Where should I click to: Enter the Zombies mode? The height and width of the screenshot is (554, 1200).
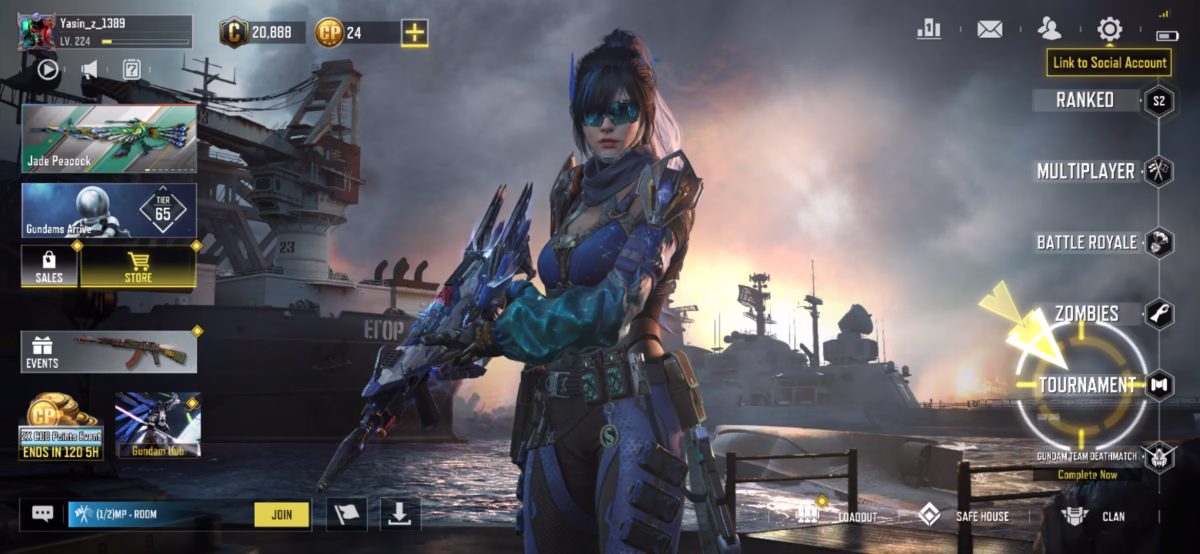(1086, 314)
